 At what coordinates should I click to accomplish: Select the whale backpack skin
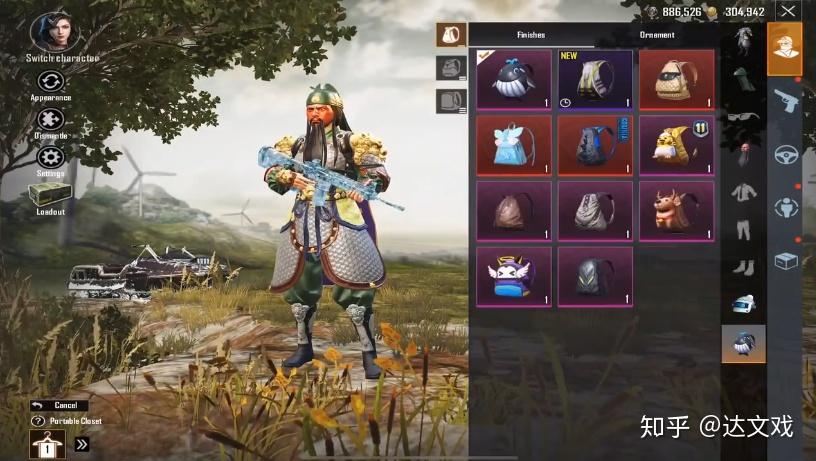click(513, 80)
